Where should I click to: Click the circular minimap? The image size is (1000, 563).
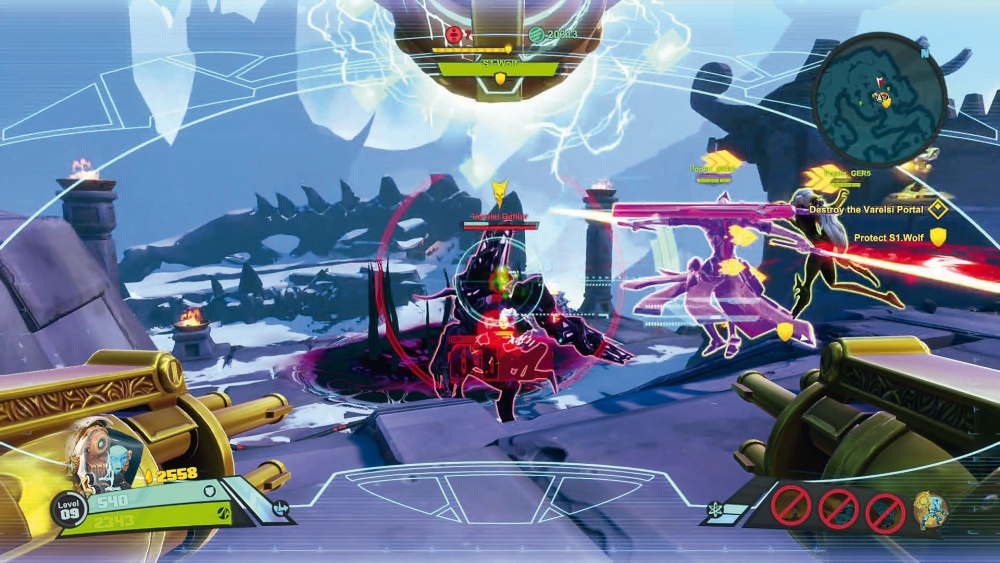pos(879,97)
